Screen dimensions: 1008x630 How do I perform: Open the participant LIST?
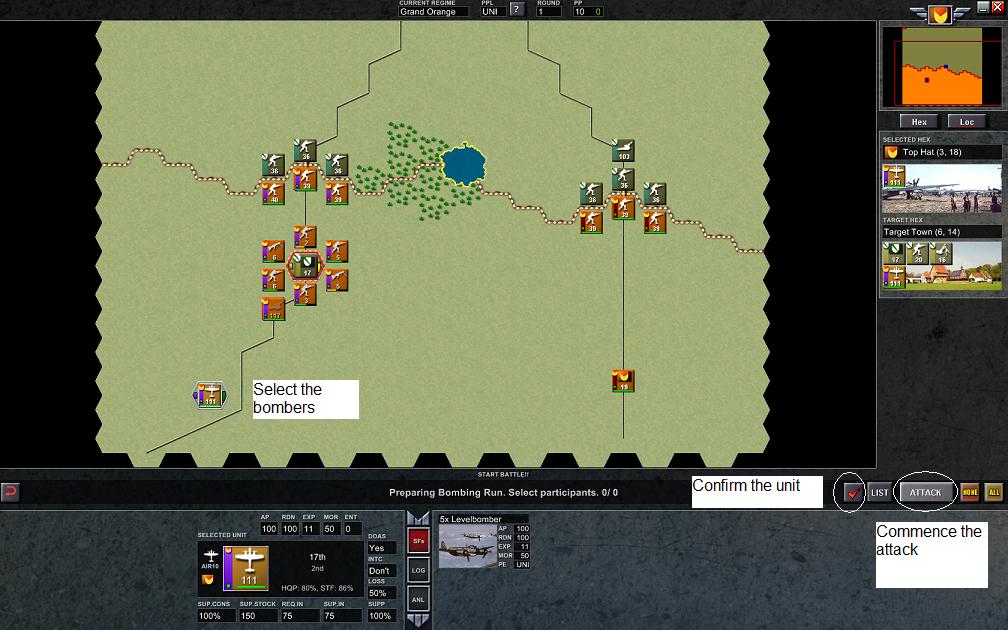pos(879,492)
